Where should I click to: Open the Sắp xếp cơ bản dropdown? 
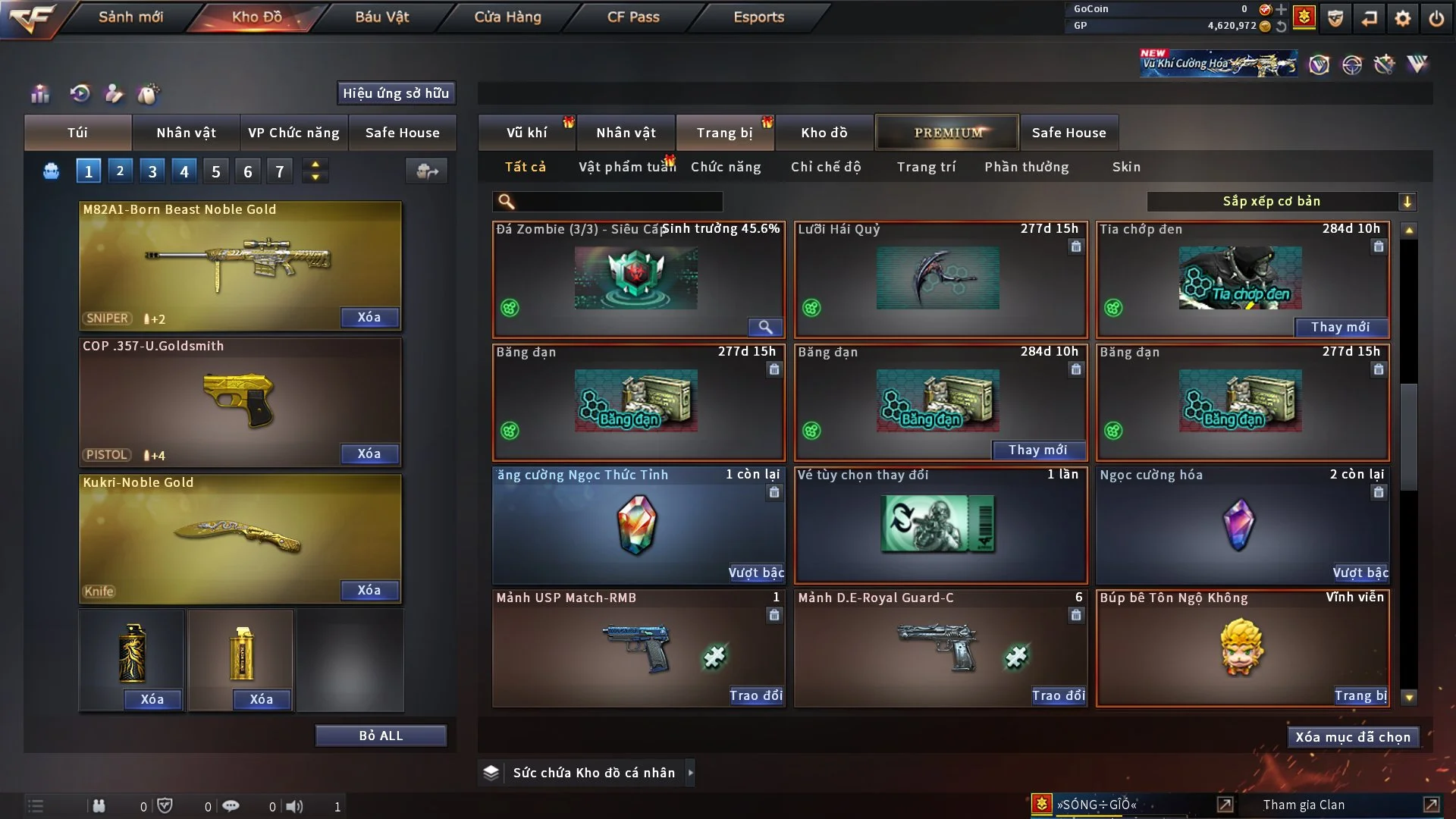[1281, 202]
